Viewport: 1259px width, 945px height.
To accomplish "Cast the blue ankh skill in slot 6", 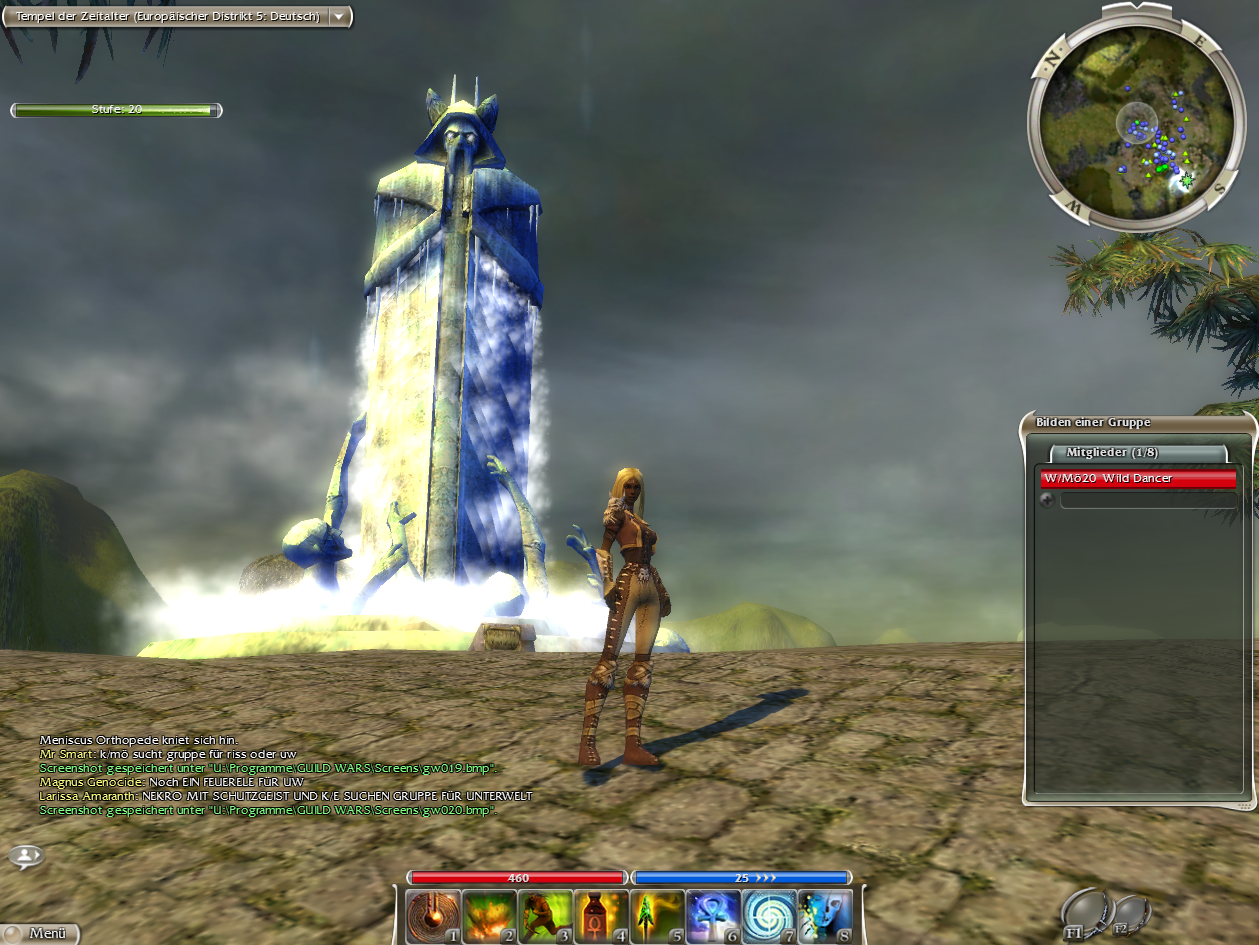I will click(x=714, y=916).
